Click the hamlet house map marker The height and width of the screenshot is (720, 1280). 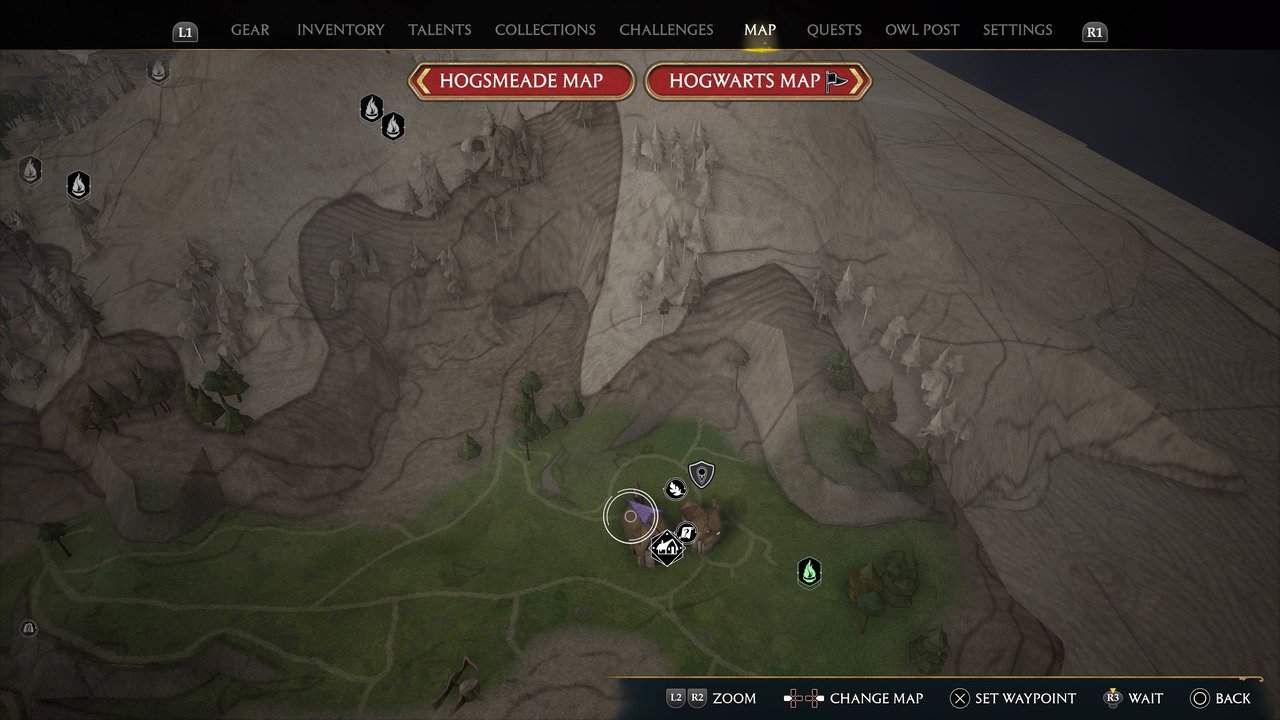[x=666, y=547]
